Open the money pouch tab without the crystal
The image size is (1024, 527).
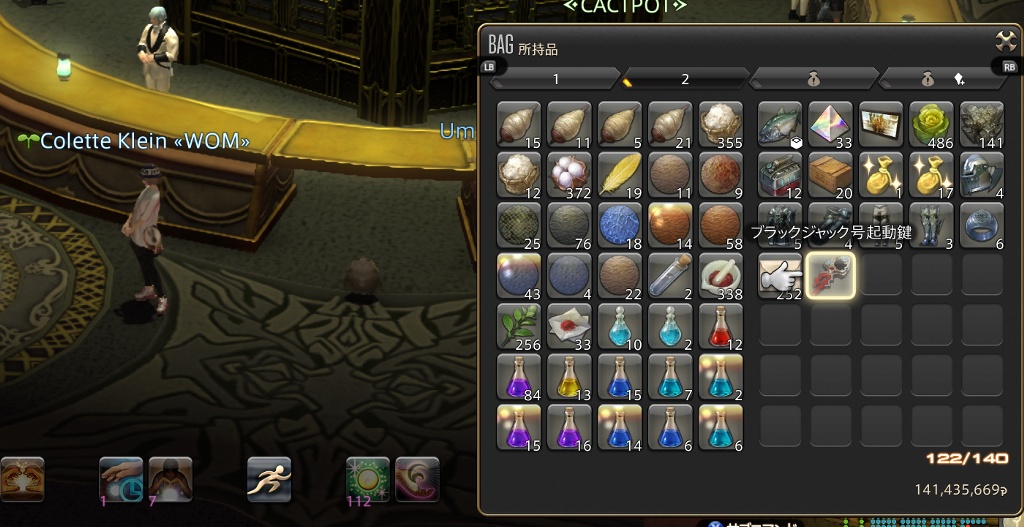coord(813,78)
